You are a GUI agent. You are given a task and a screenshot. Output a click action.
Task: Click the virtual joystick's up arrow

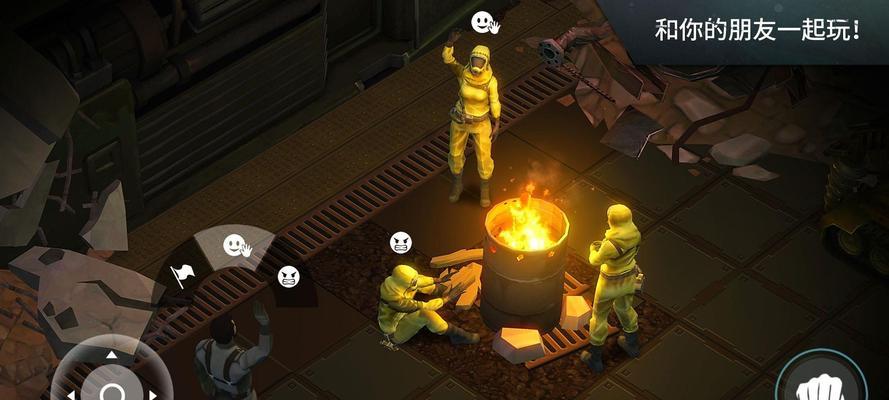(112, 353)
